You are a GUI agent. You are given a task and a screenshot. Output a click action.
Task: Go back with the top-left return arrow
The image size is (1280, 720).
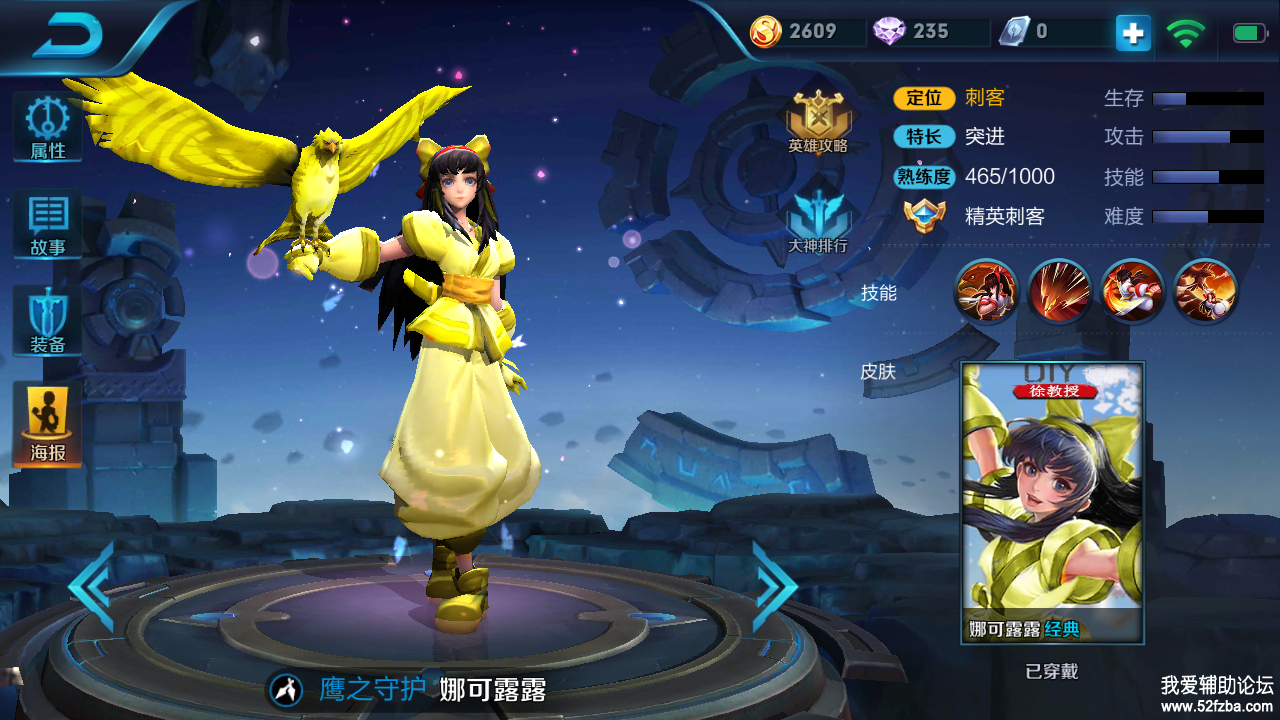(x=68, y=37)
